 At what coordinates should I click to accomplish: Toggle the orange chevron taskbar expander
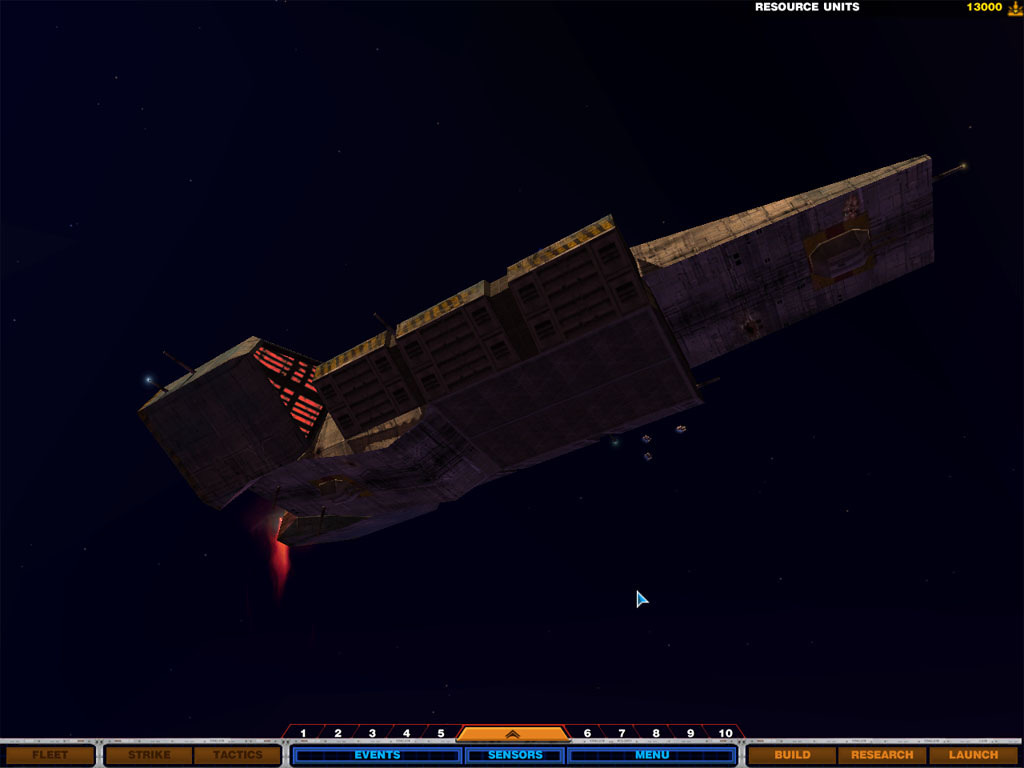(x=513, y=733)
